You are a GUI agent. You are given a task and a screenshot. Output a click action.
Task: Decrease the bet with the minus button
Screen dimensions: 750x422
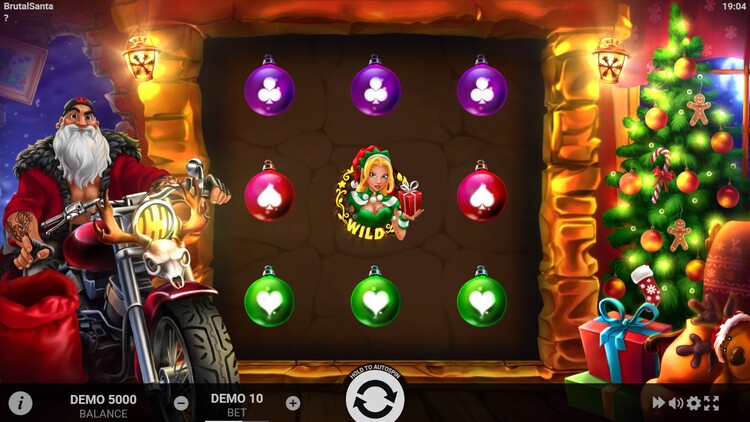pos(181,403)
